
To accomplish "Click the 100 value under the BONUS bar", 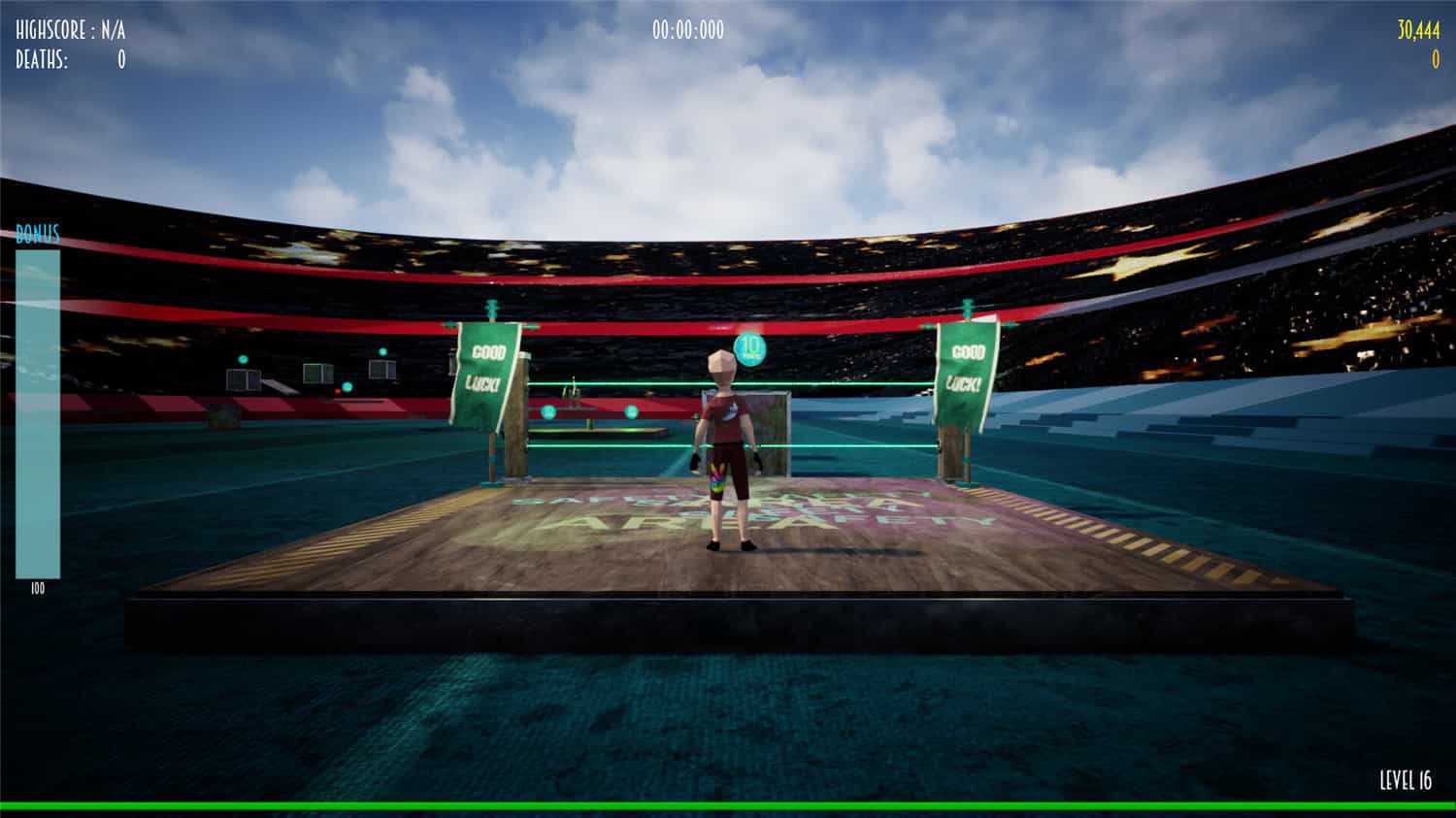I will 35,586.
